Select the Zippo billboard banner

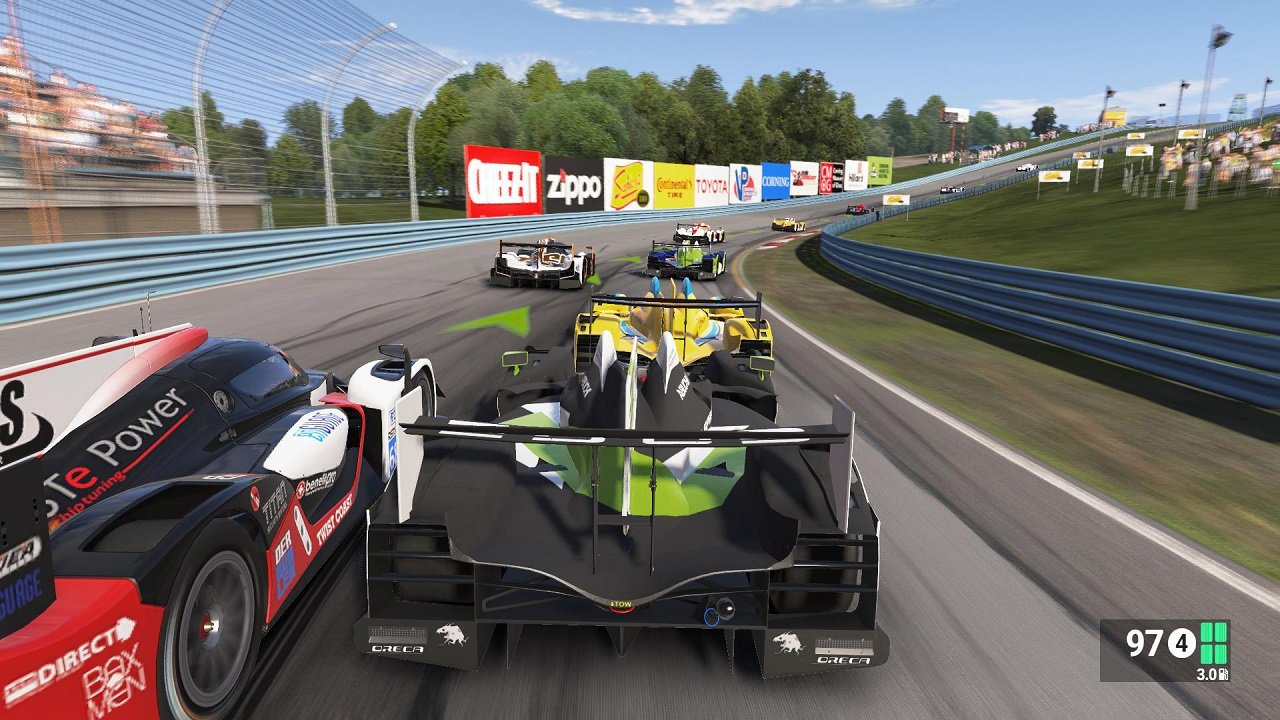click(573, 183)
